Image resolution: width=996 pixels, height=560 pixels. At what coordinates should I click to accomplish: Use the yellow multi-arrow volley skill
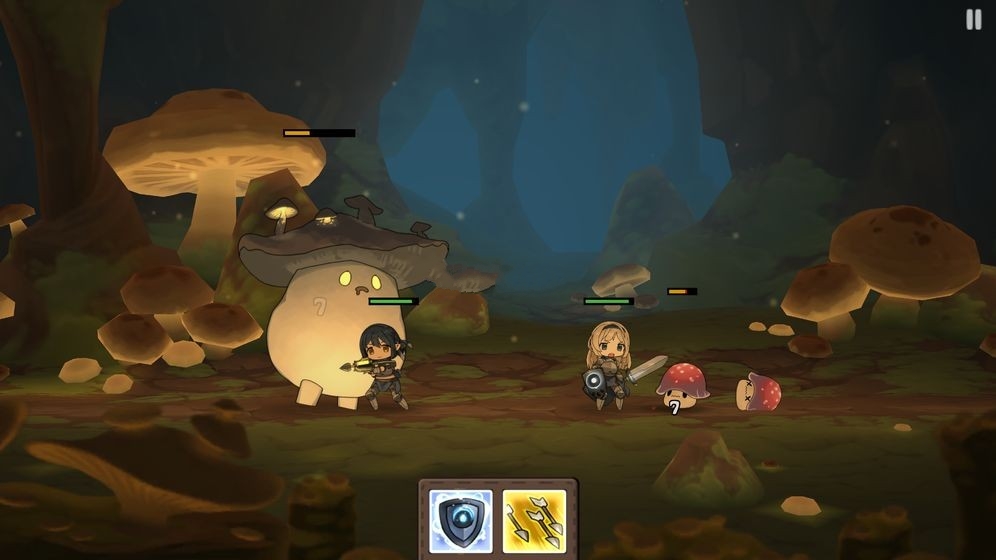point(534,520)
